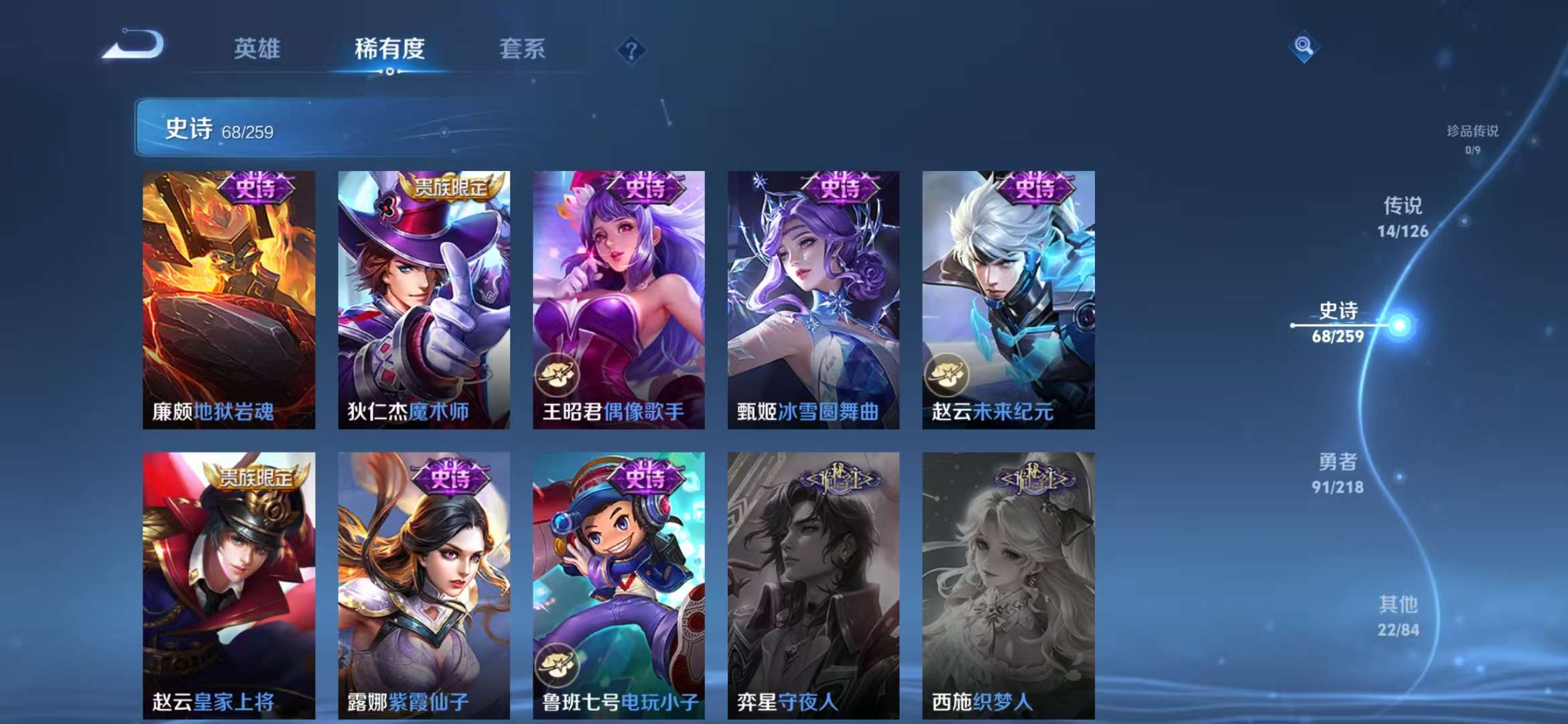
Task: Click the help question mark icon
Action: [x=631, y=48]
